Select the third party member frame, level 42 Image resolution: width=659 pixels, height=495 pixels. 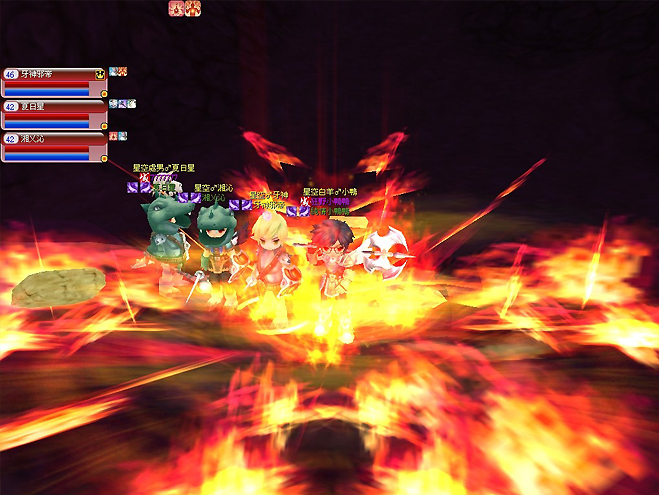pyautogui.click(x=55, y=146)
